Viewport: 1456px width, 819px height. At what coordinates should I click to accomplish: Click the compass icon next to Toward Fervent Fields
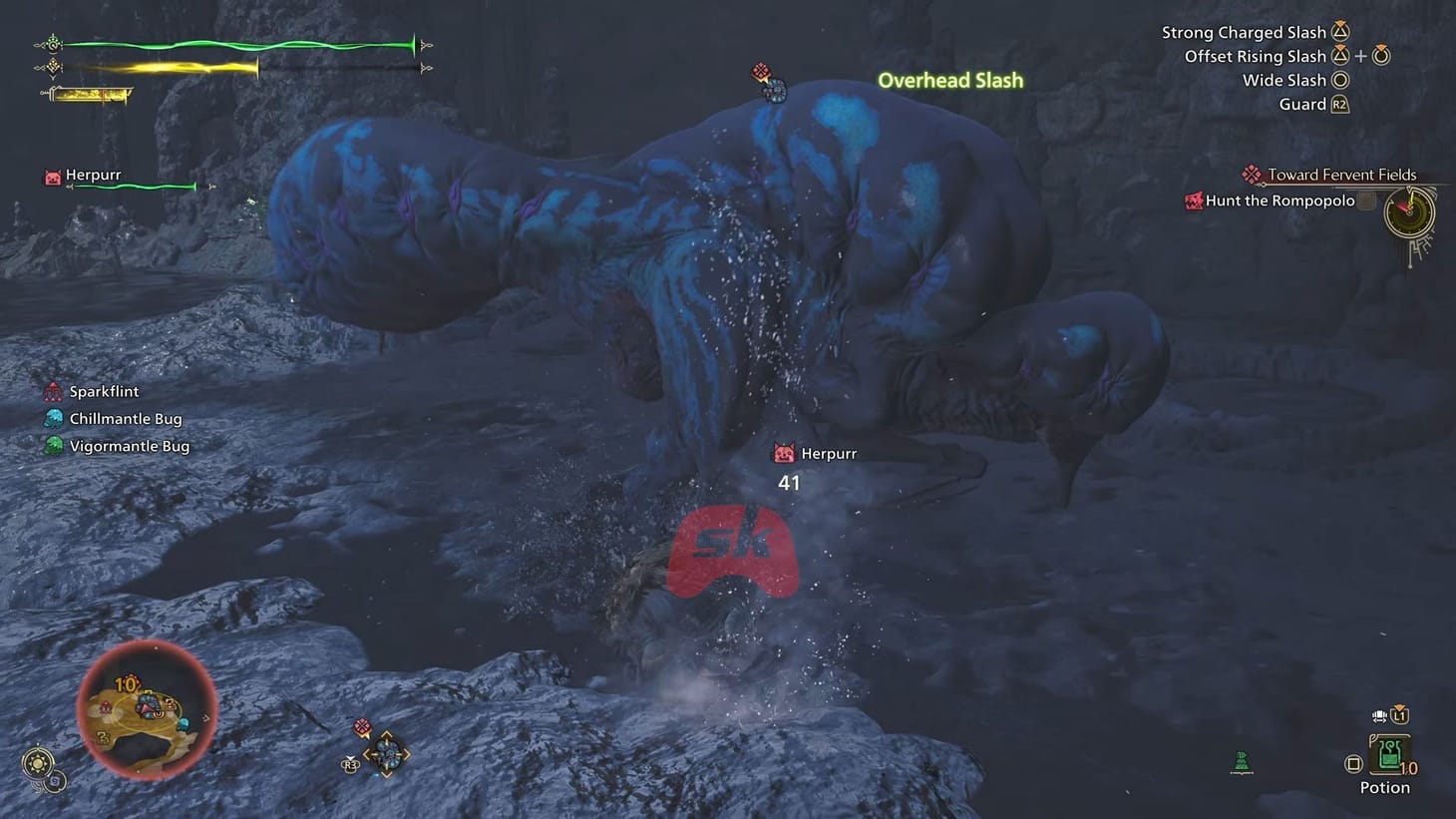click(x=1252, y=175)
